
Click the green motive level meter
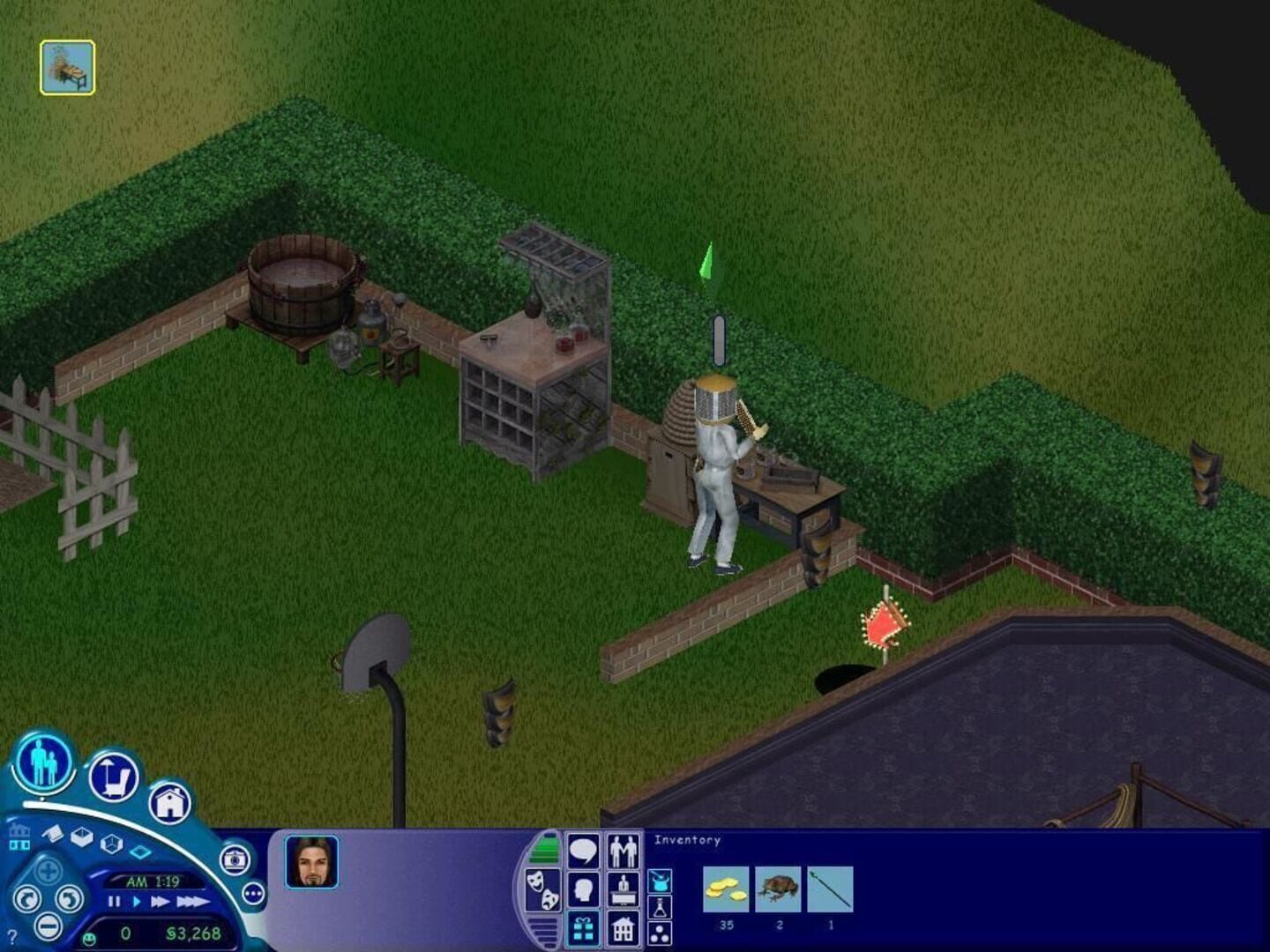(x=546, y=847)
